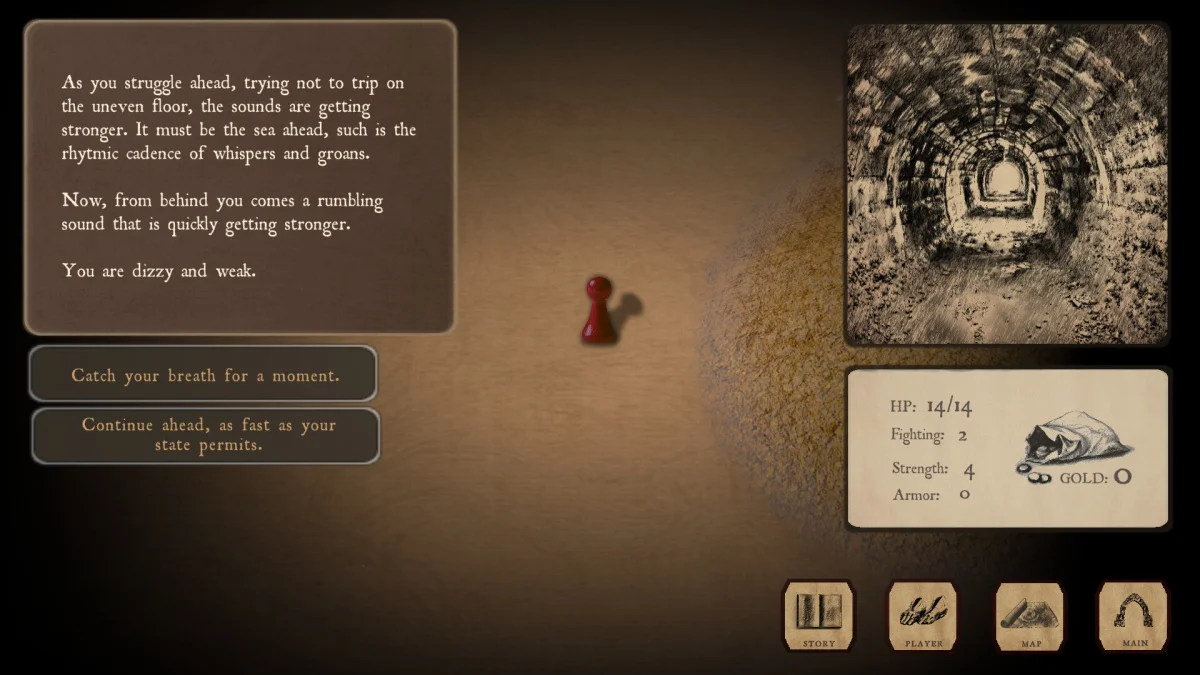Open the Map scroll
This screenshot has height=675, width=1200.
coord(1030,615)
